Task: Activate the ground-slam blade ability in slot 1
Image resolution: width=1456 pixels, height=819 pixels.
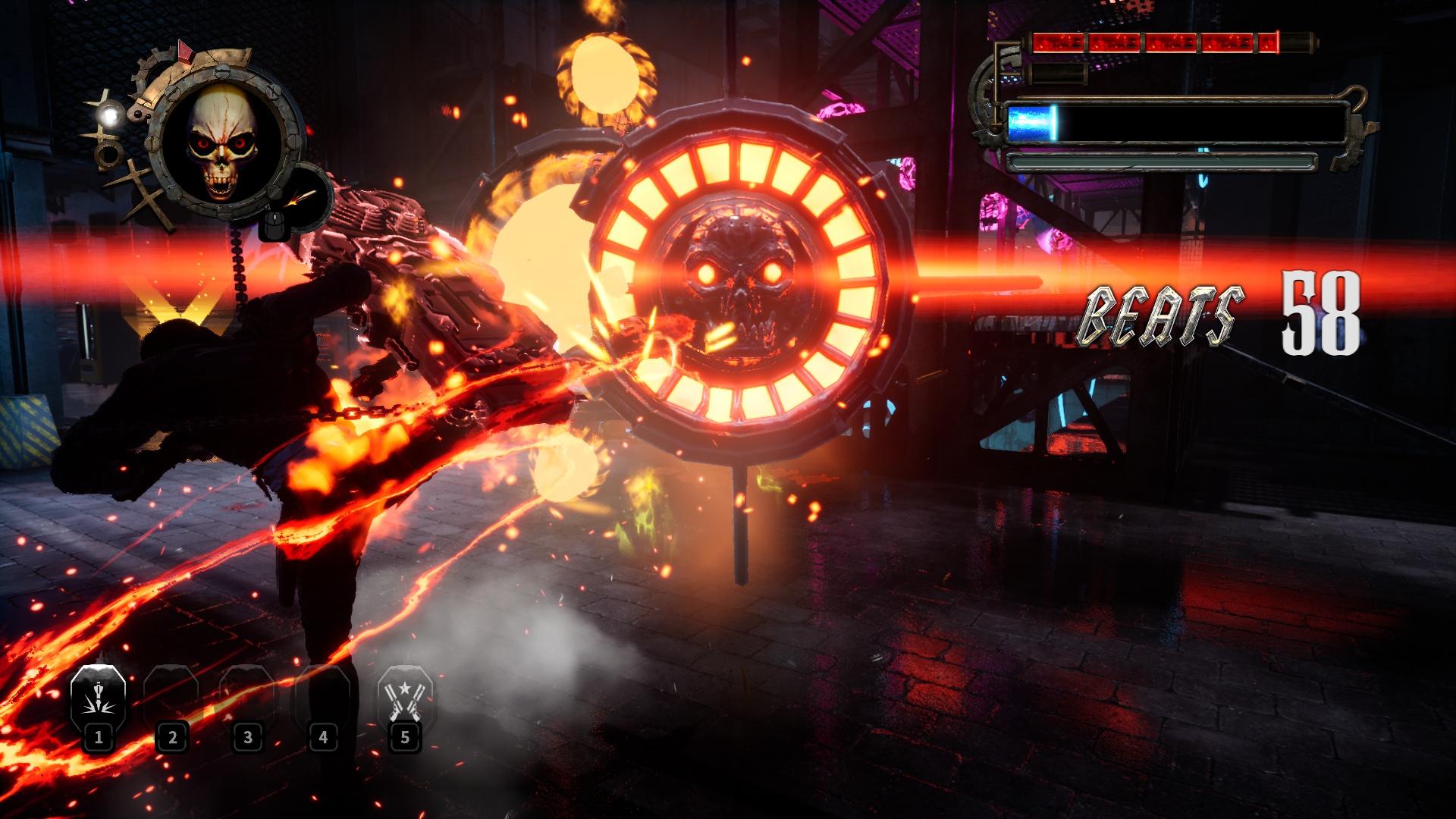Action: point(98,698)
